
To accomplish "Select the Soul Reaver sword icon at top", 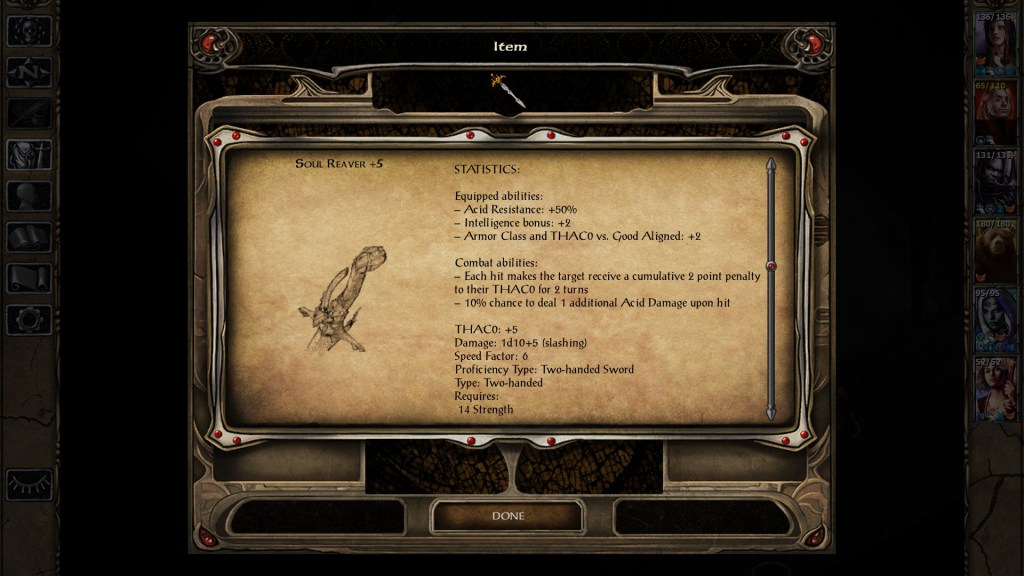I will click(x=507, y=90).
